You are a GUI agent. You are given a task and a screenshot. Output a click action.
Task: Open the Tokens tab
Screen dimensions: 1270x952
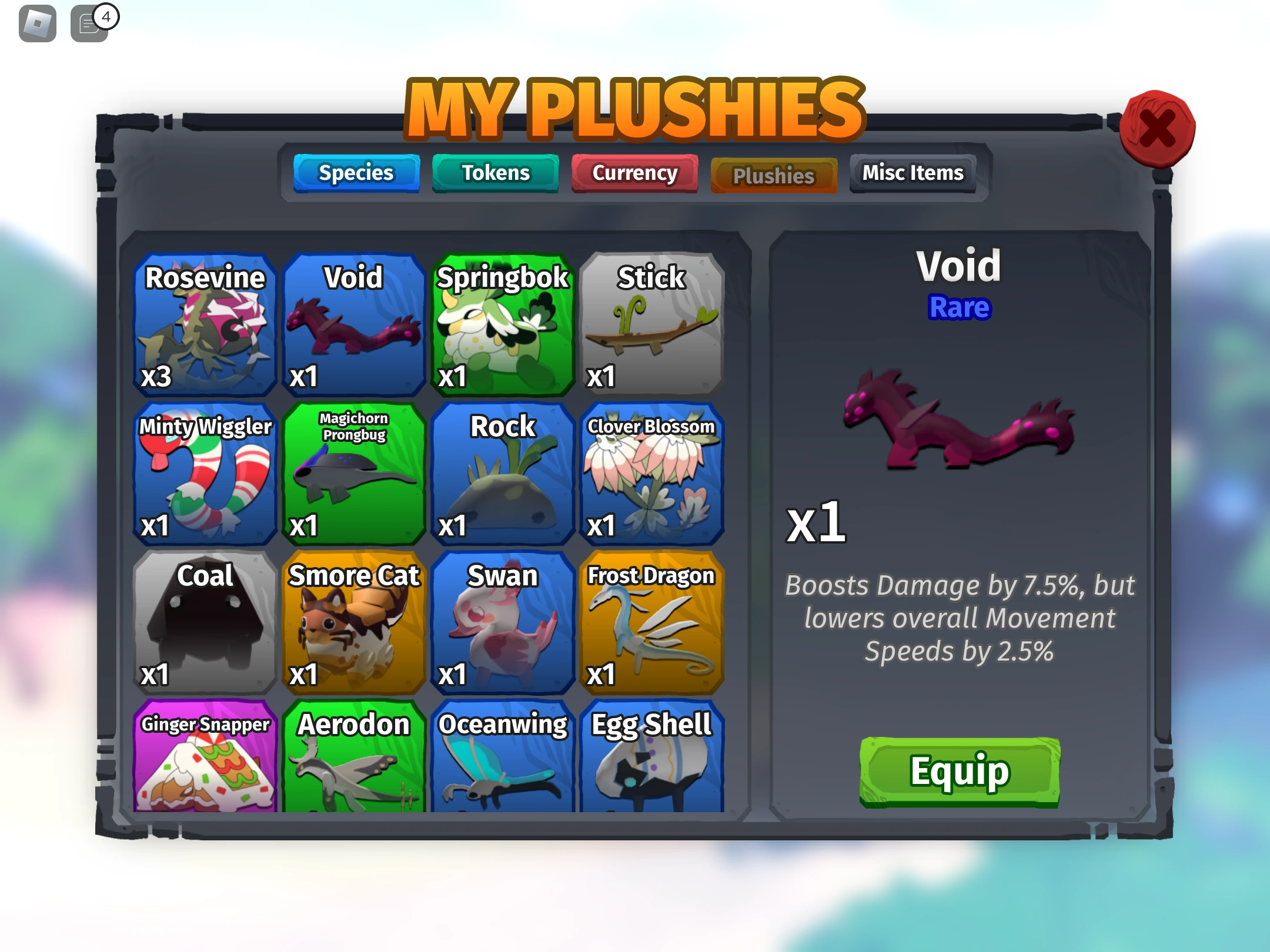pyautogui.click(x=495, y=173)
